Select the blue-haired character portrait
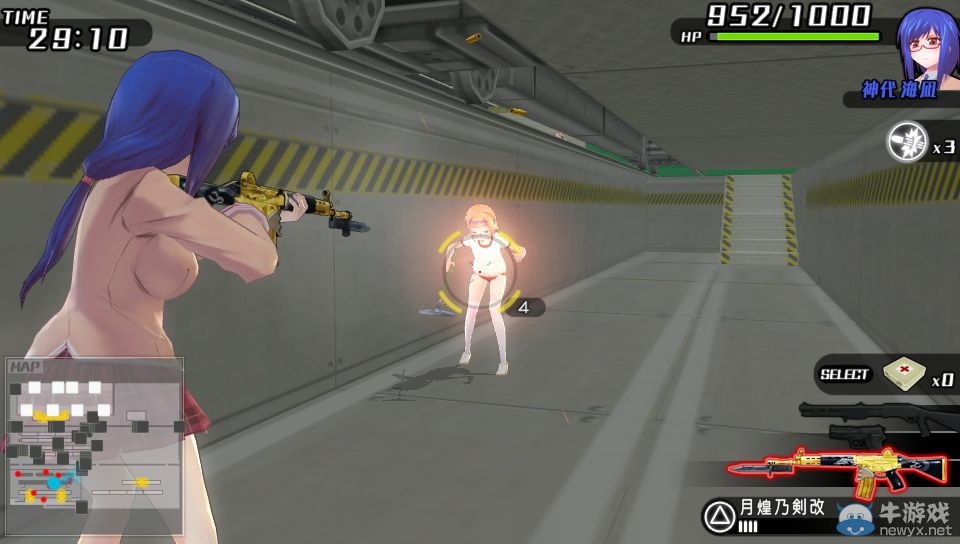The image size is (960, 544). click(x=928, y=43)
